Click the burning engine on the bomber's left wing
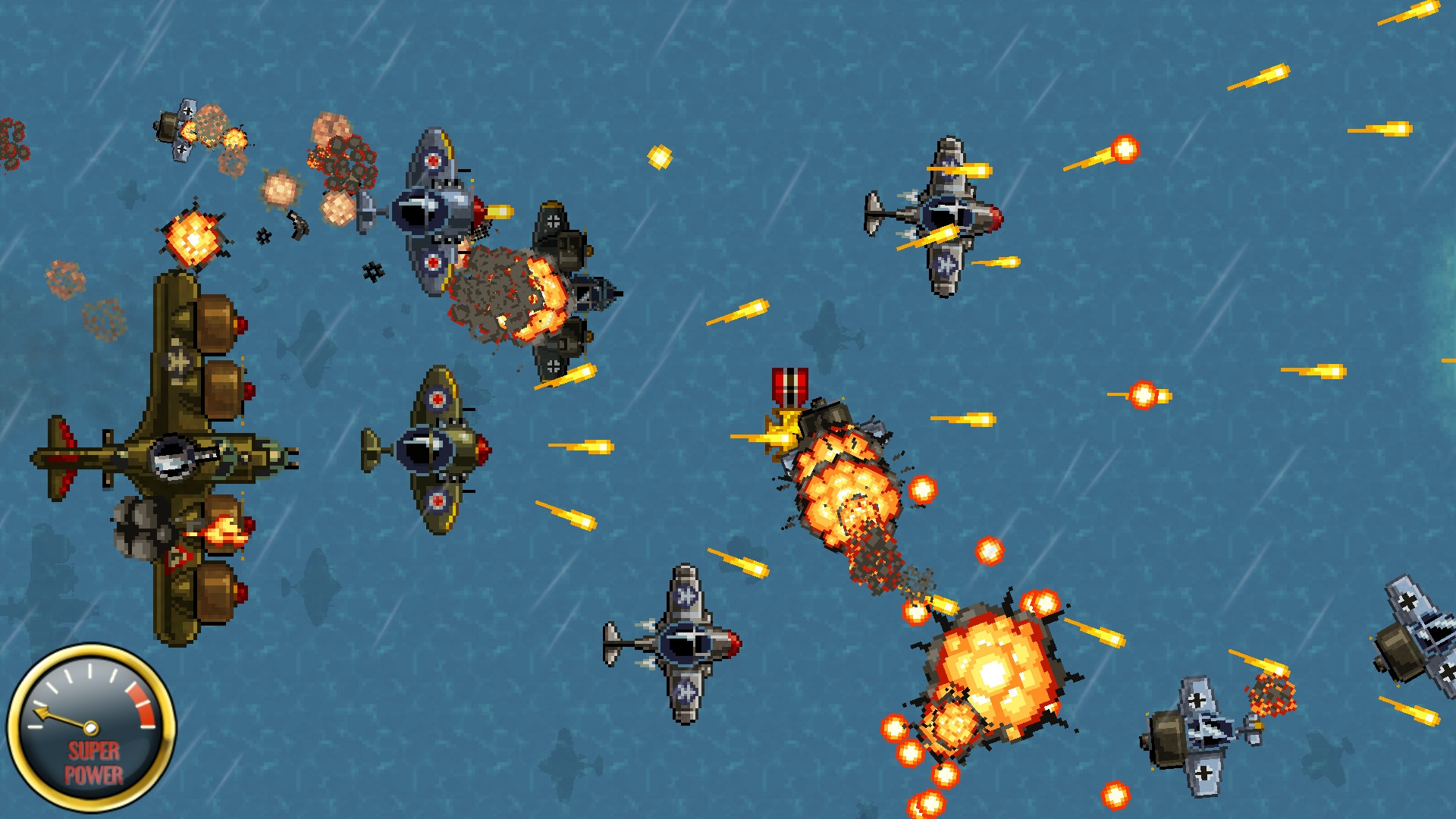1456x819 pixels. click(x=224, y=531)
